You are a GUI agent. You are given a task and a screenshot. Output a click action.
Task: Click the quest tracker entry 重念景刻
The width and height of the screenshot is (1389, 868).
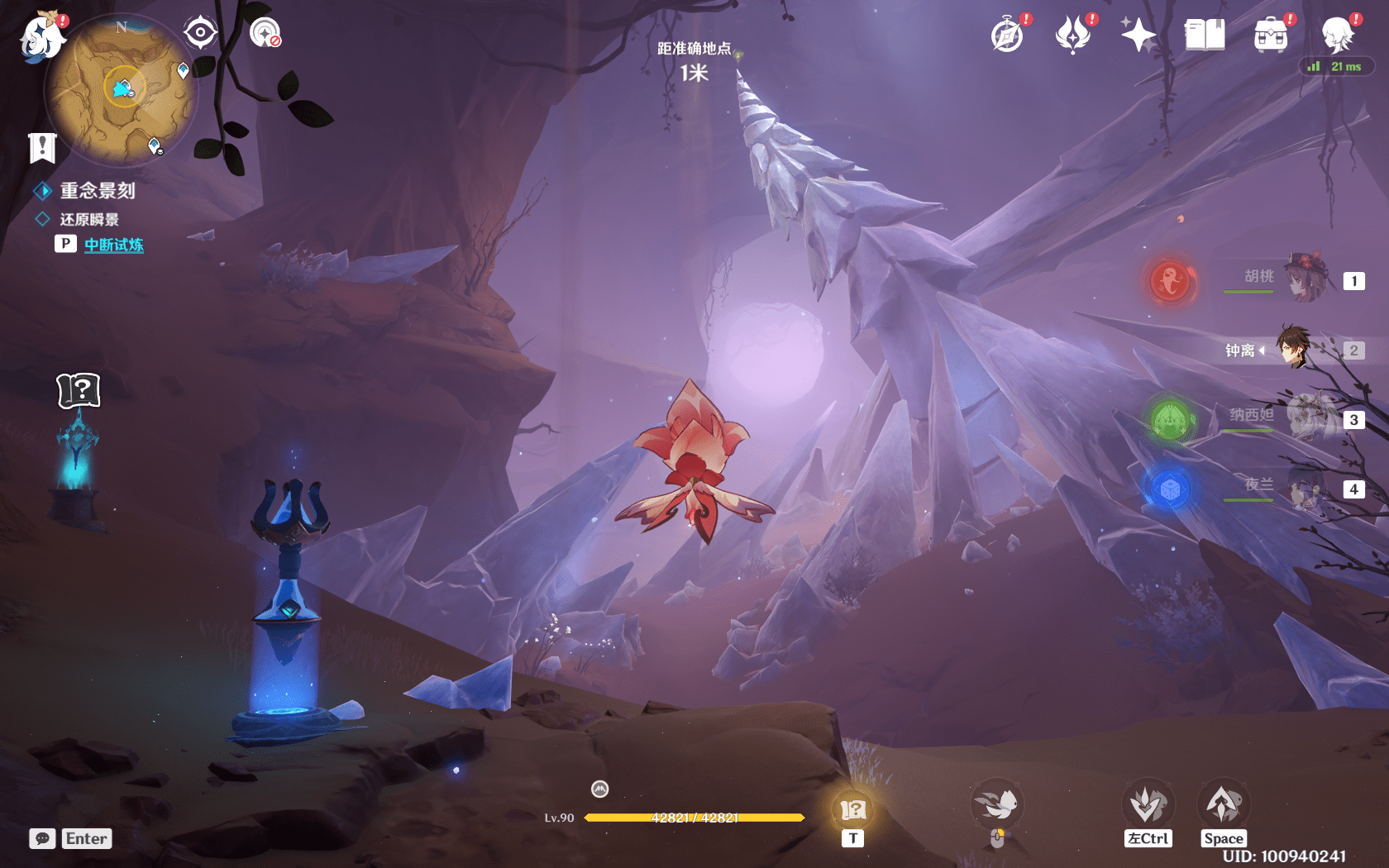[98, 191]
